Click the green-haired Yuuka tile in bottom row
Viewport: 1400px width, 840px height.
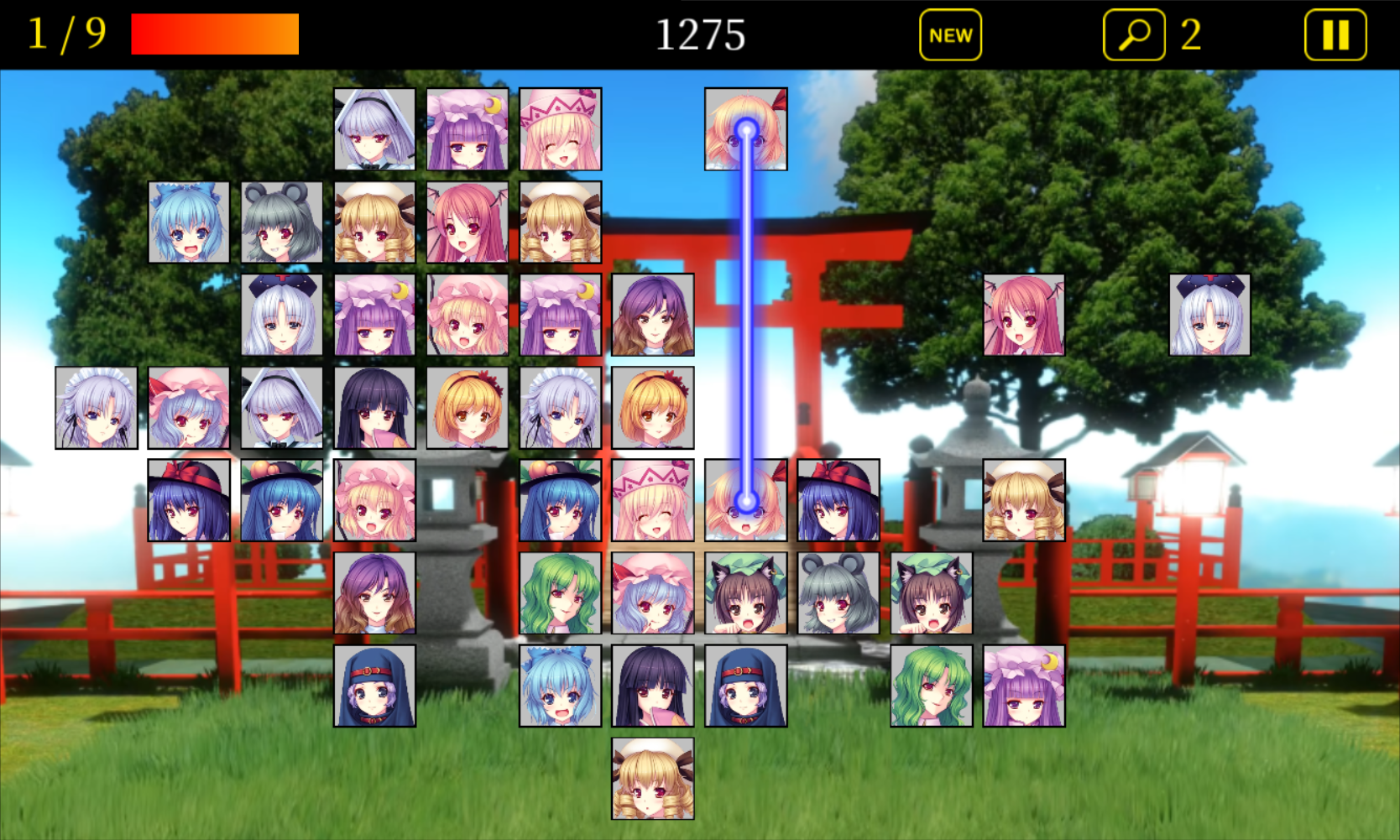point(930,686)
